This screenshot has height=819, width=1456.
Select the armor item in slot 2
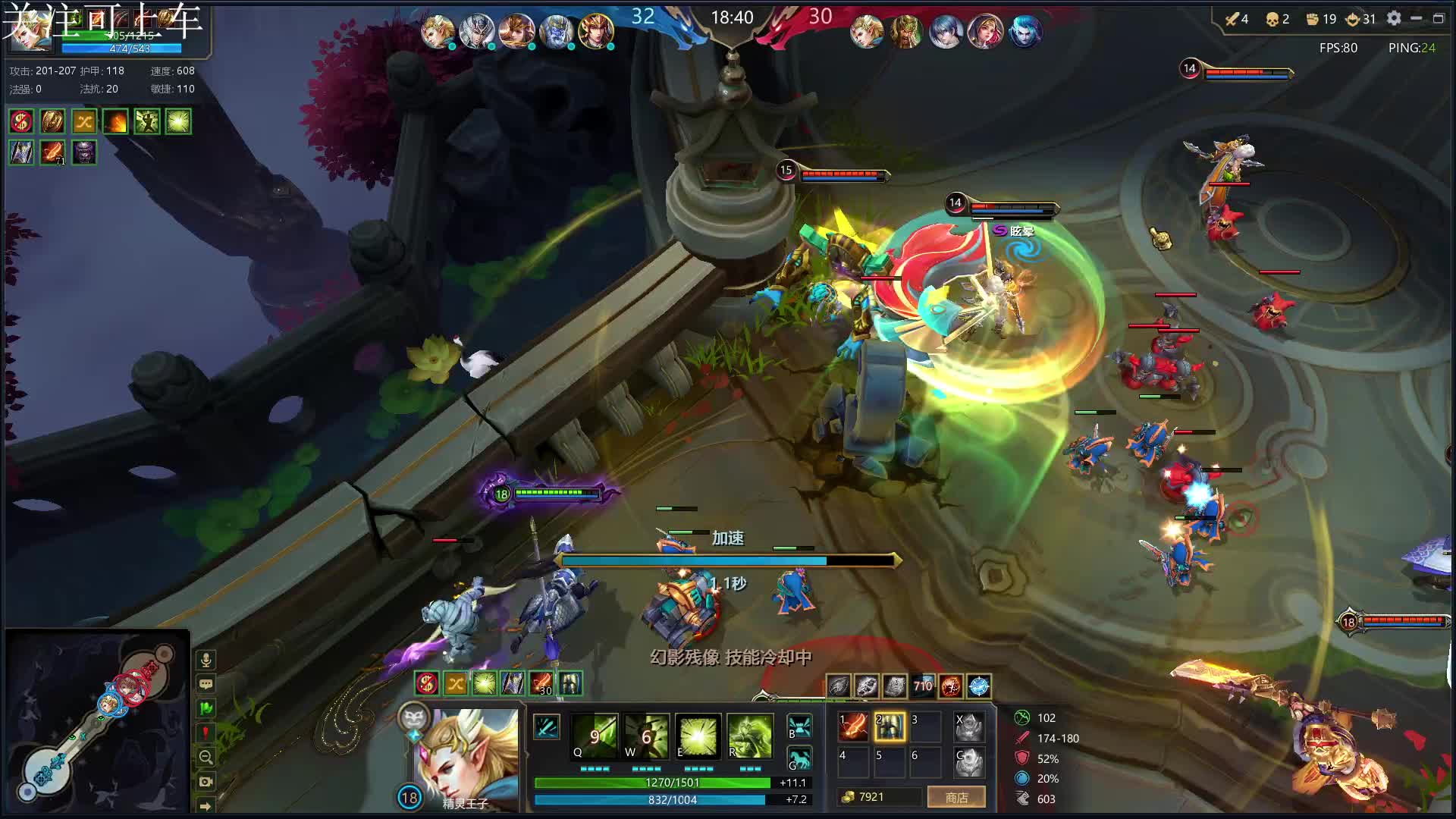890,726
